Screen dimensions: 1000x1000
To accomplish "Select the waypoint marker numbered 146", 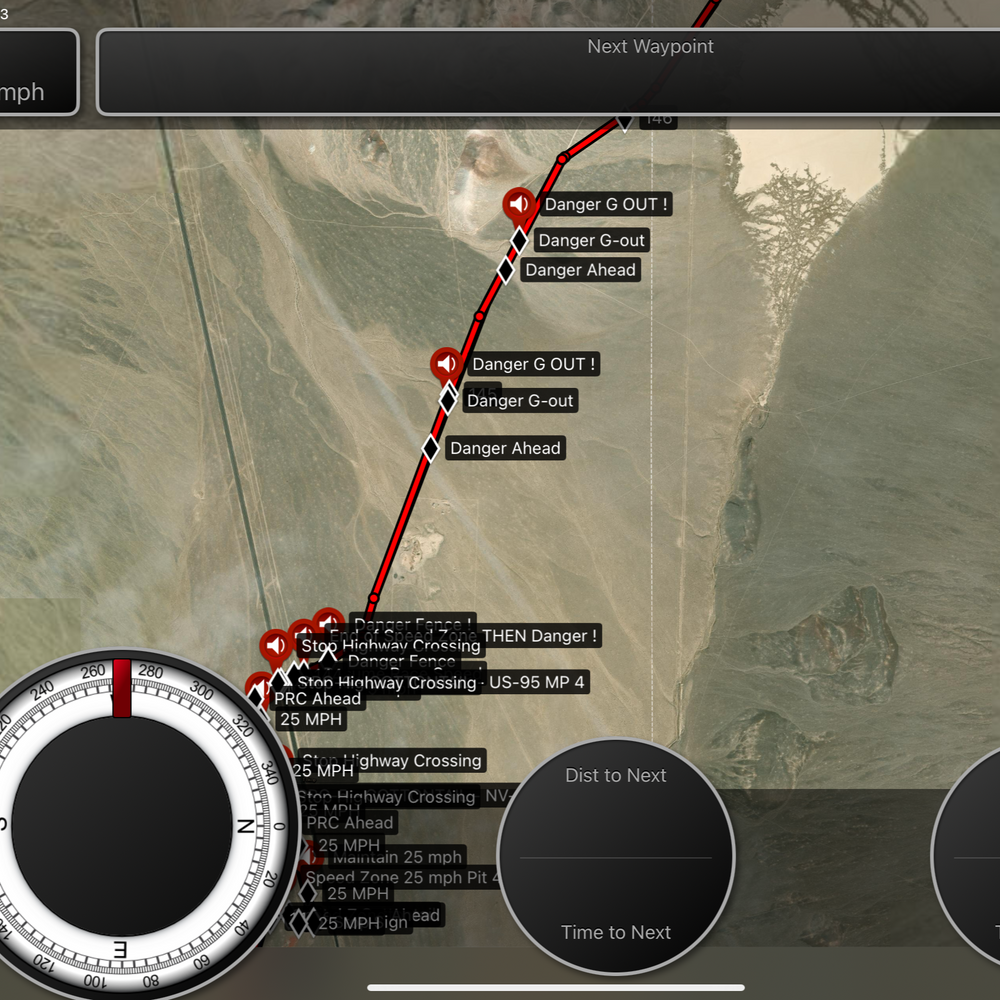I will [x=656, y=119].
